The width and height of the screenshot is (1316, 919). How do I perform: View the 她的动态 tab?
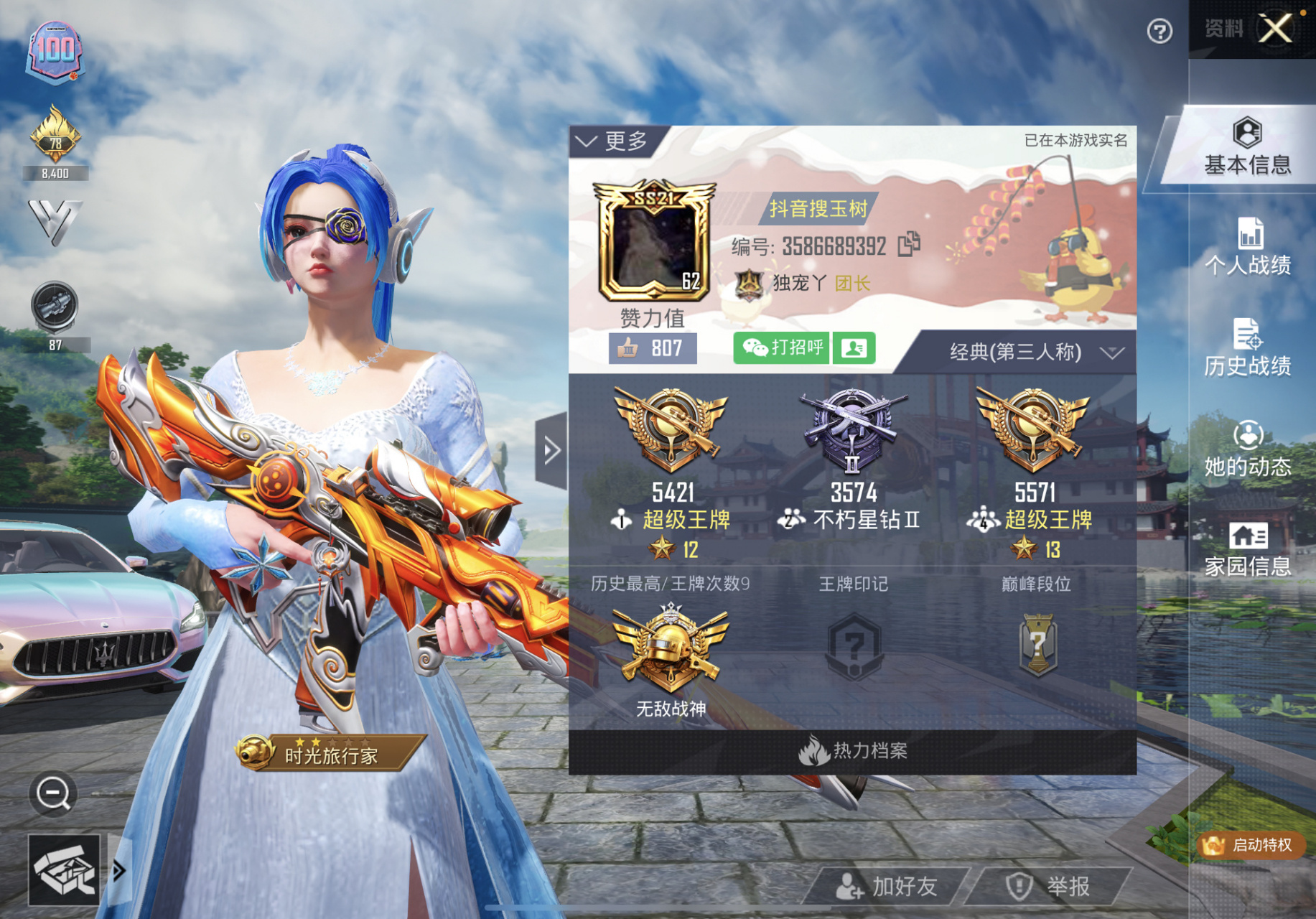coord(1248,449)
